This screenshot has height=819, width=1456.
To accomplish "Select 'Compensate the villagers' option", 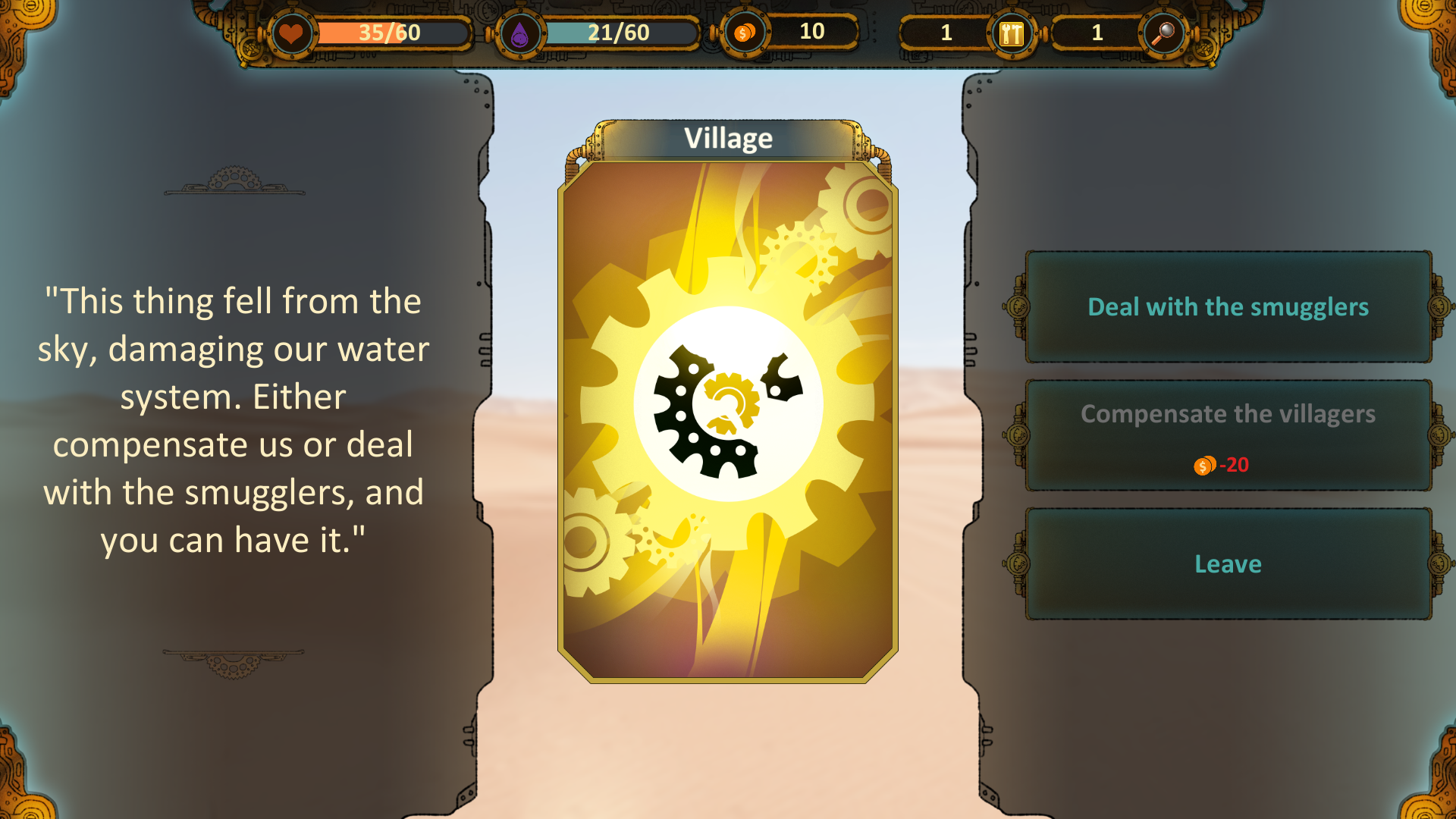I will [x=1228, y=415].
